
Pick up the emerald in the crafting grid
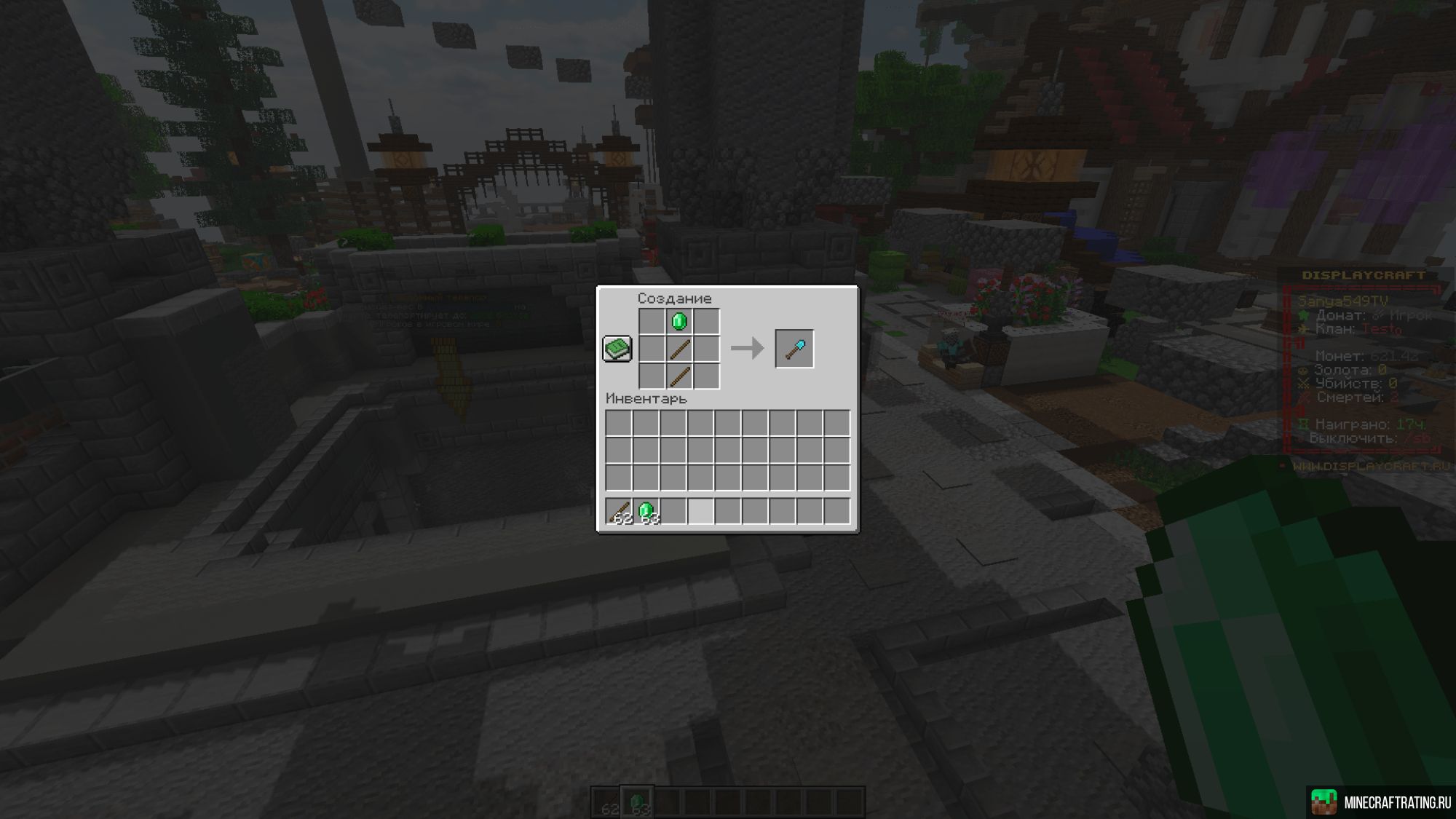678,320
